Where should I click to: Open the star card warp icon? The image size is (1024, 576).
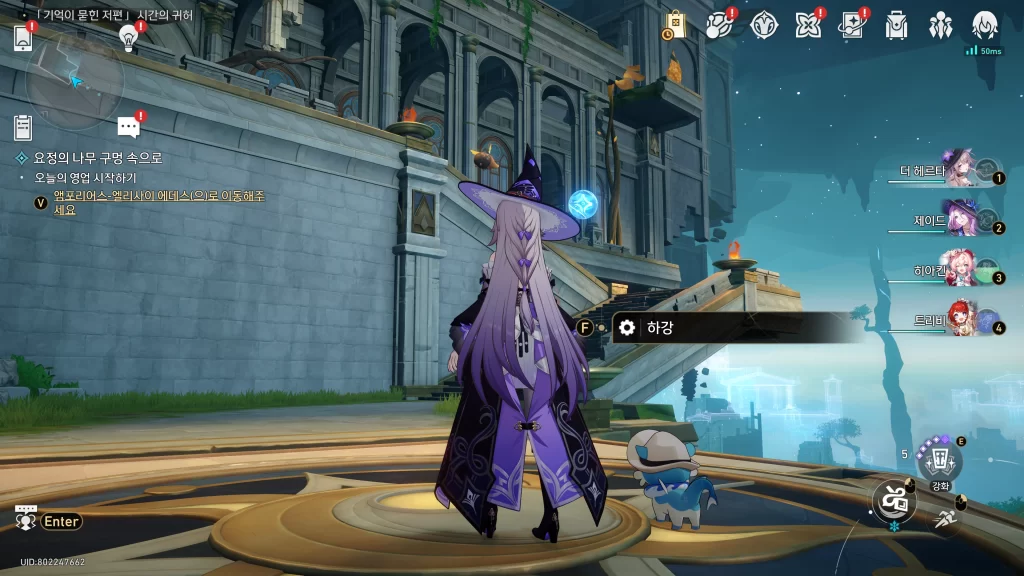point(852,25)
